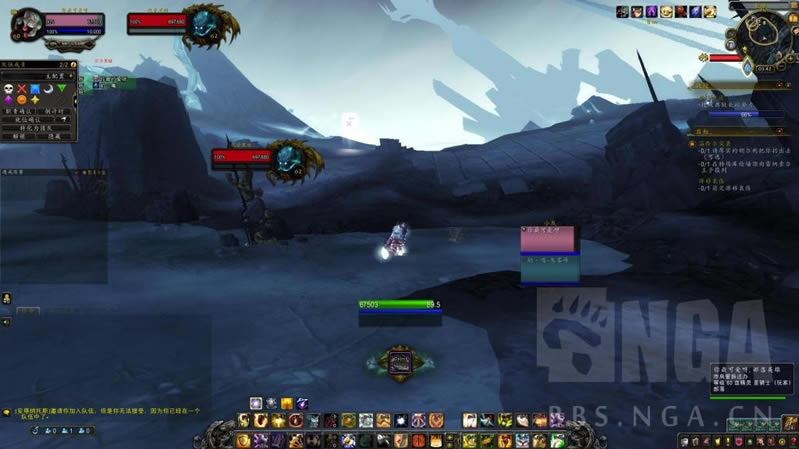Image resolution: width=799 pixels, height=449 pixels.
Task: Assign the green triangle raid marker
Action: [x=62, y=88]
